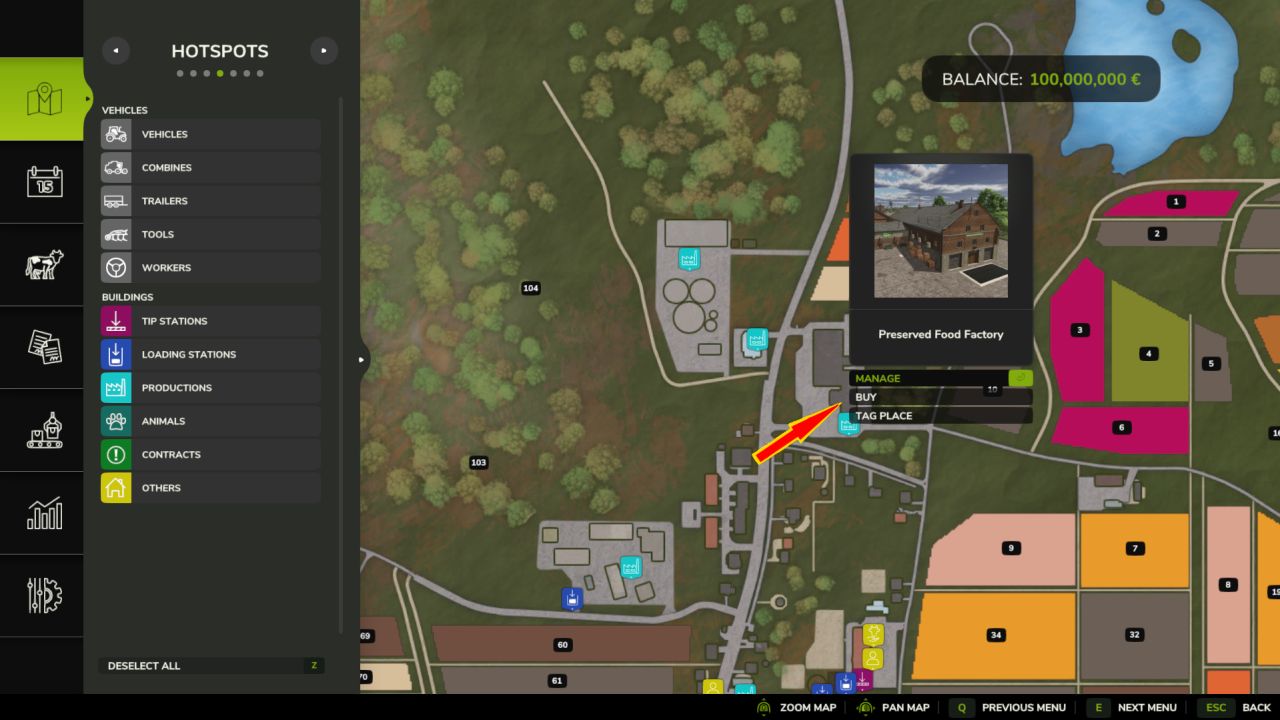Toggle the Others hotspot filter
The width and height of the screenshot is (1280, 720).
[x=210, y=488]
